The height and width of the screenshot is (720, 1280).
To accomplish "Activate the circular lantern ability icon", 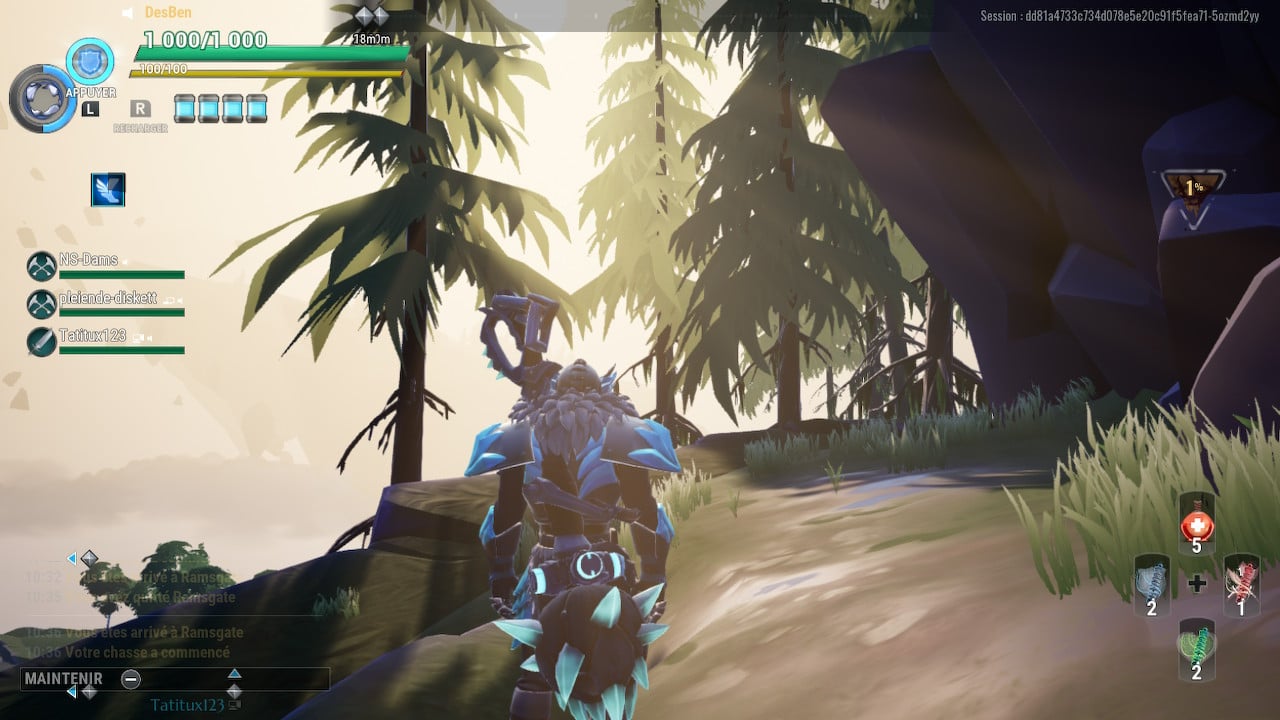I will pyautogui.click(x=42, y=99).
